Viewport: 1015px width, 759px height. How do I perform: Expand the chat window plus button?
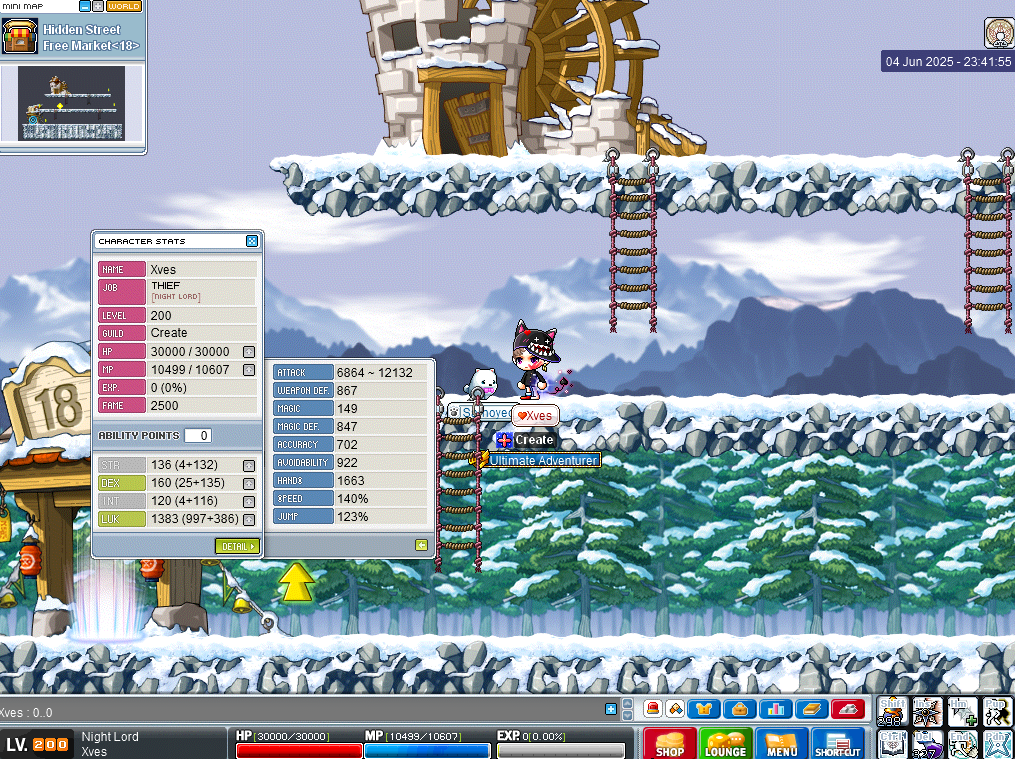point(611,709)
